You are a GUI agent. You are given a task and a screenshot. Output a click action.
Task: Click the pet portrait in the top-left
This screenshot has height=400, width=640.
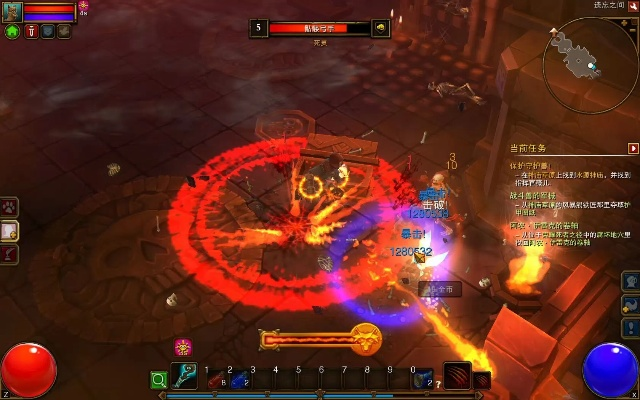coord(11,11)
